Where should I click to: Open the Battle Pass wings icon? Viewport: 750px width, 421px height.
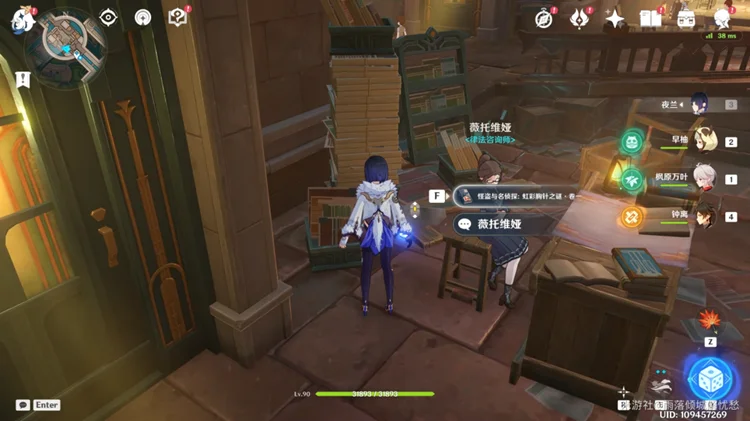[x=580, y=18]
